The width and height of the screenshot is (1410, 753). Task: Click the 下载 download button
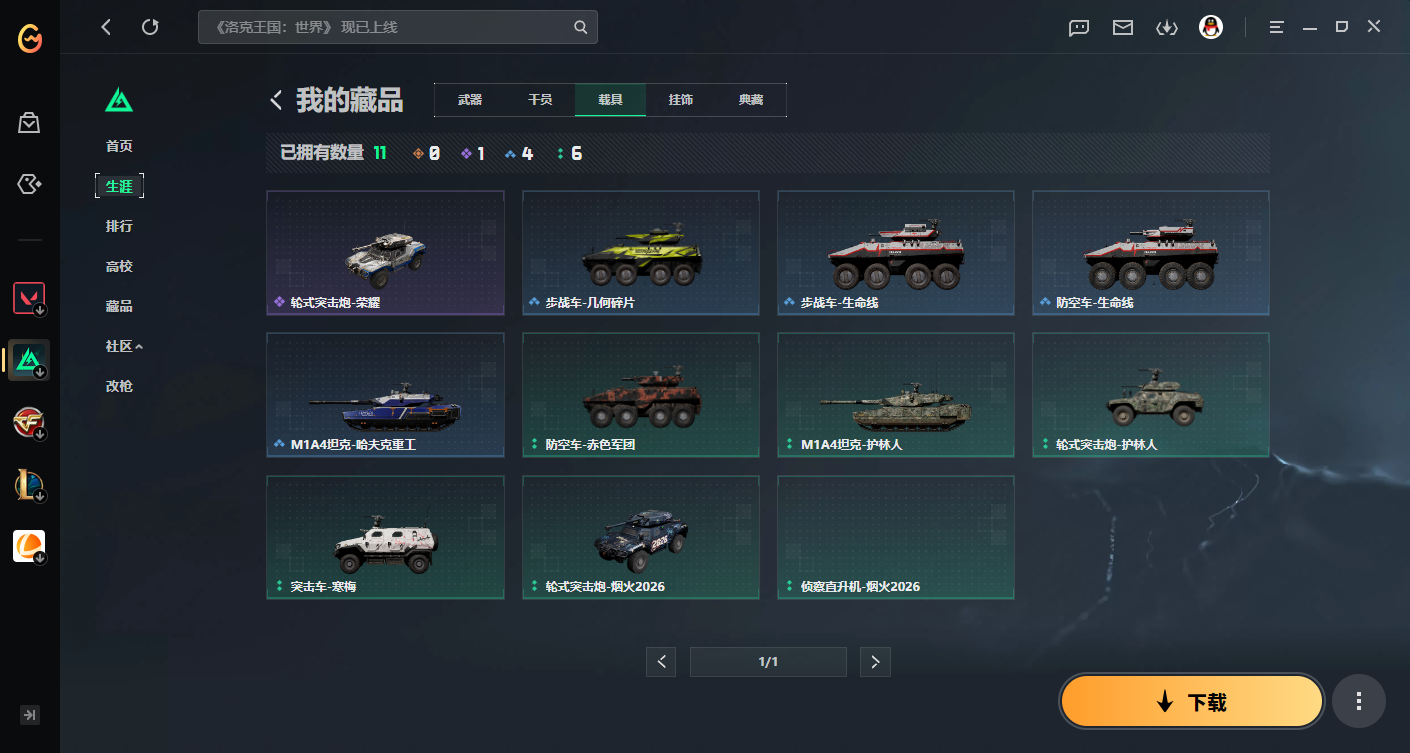(x=1191, y=701)
